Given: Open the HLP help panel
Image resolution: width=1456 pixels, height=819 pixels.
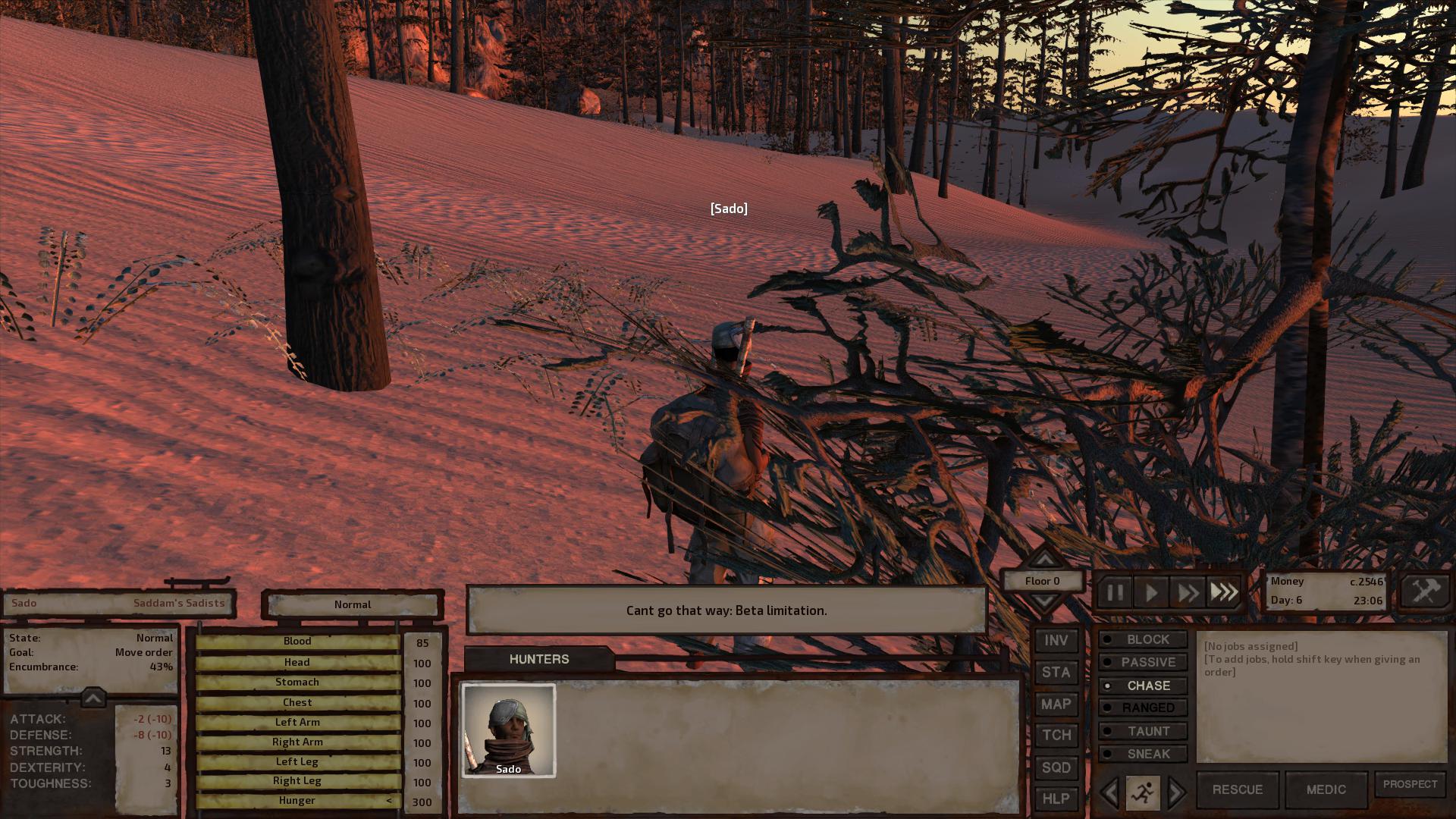Looking at the screenshot, I should [1056, 799].
